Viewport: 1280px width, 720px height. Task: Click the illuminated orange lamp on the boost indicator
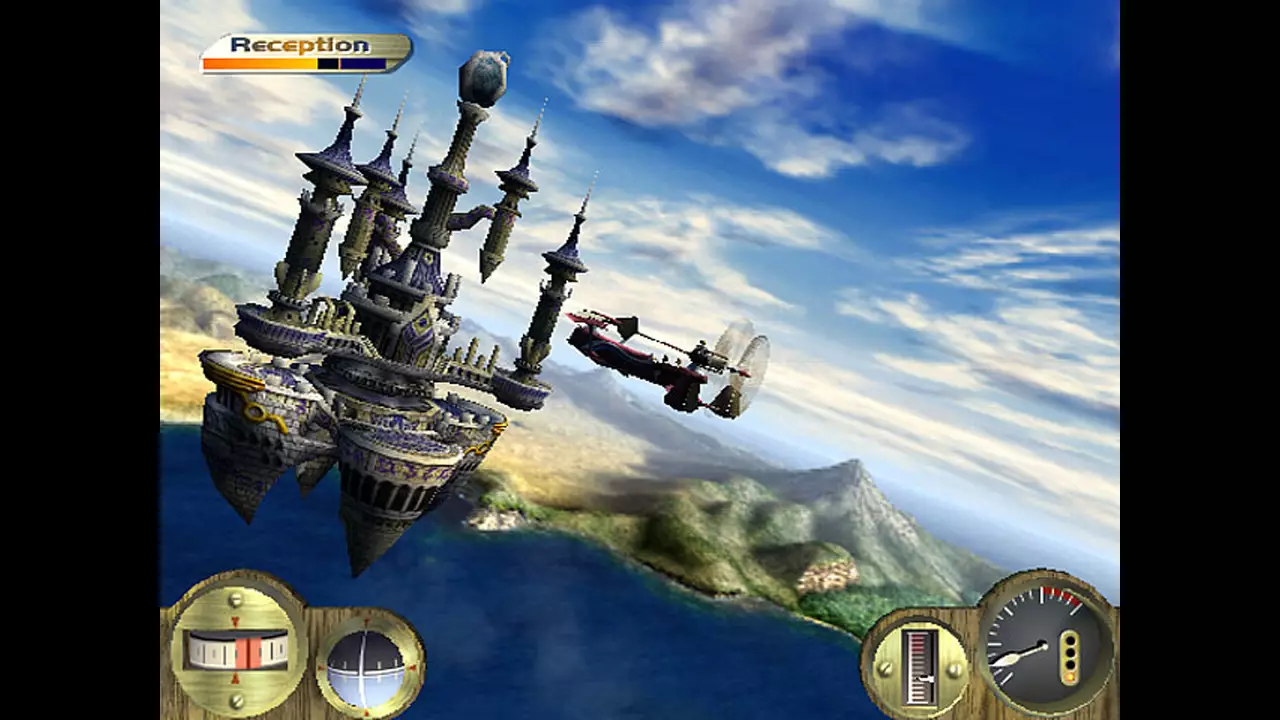[1070, 676]
